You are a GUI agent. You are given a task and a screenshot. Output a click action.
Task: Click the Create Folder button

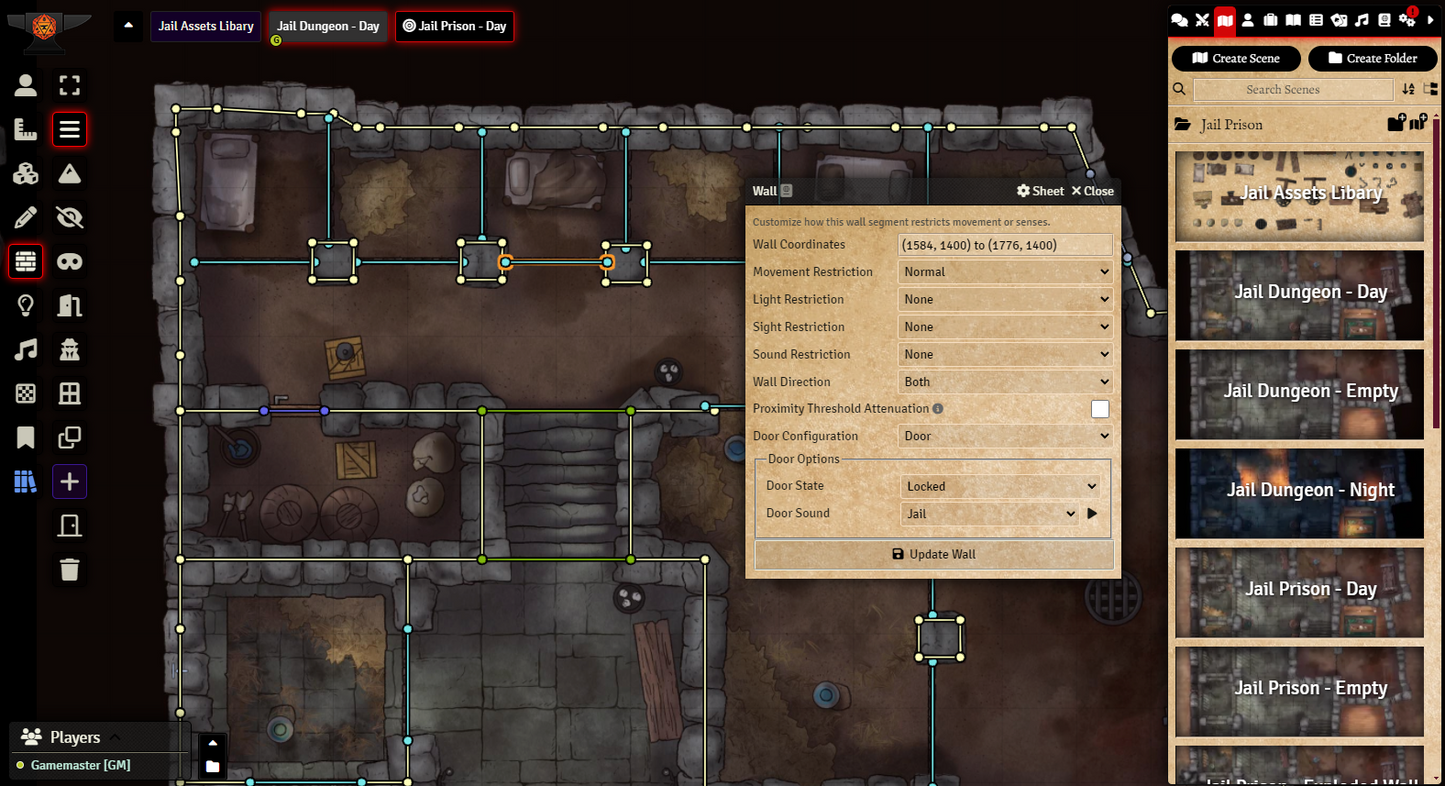(x=1372, y=58)
